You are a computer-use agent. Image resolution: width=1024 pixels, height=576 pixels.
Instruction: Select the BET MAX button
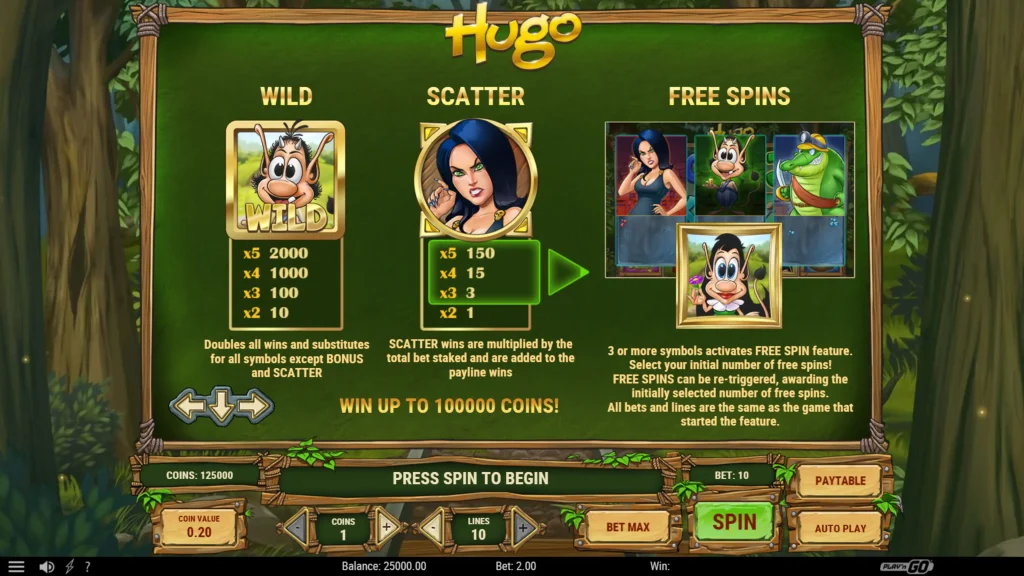[x=628, y=526]
